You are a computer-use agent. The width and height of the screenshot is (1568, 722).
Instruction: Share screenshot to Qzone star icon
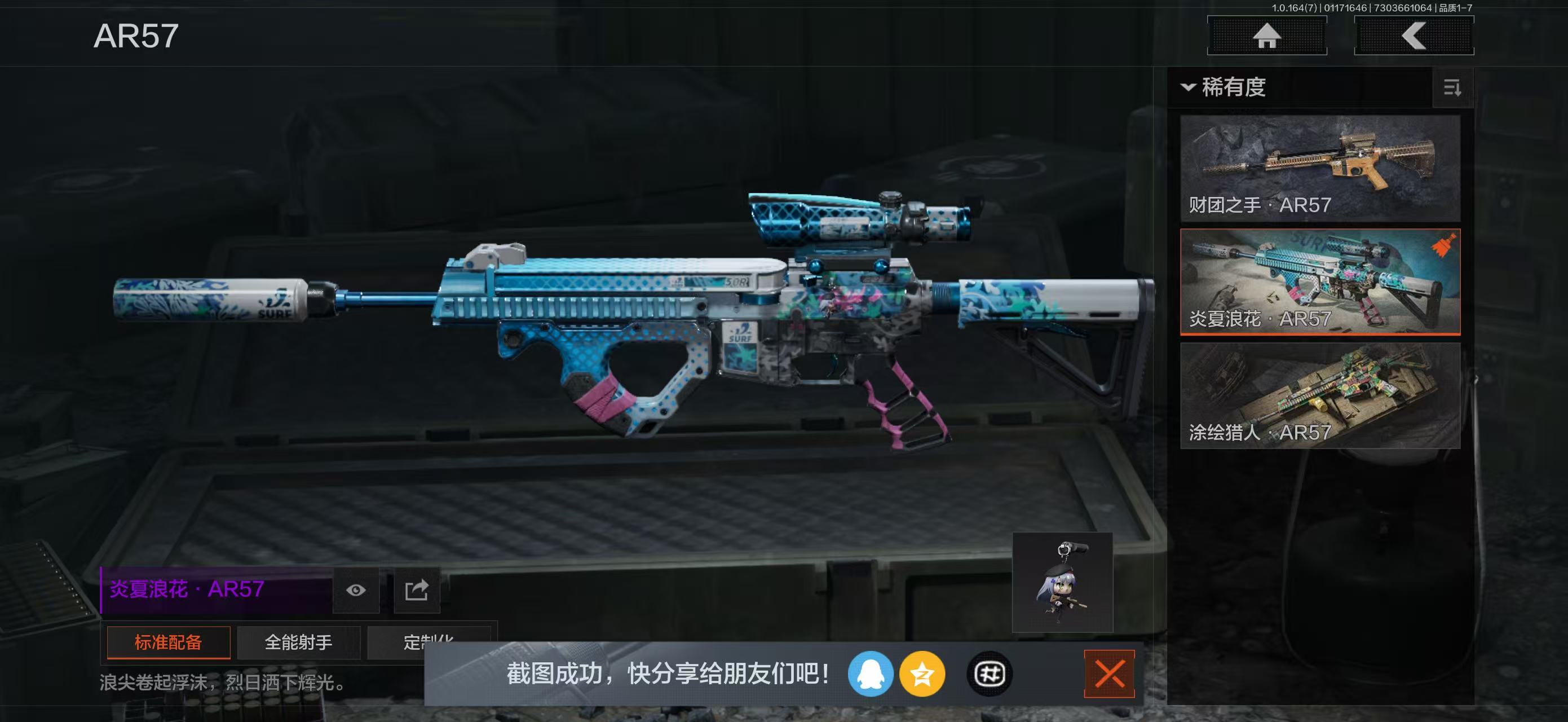pyautogui.click(x=921, y=674)
